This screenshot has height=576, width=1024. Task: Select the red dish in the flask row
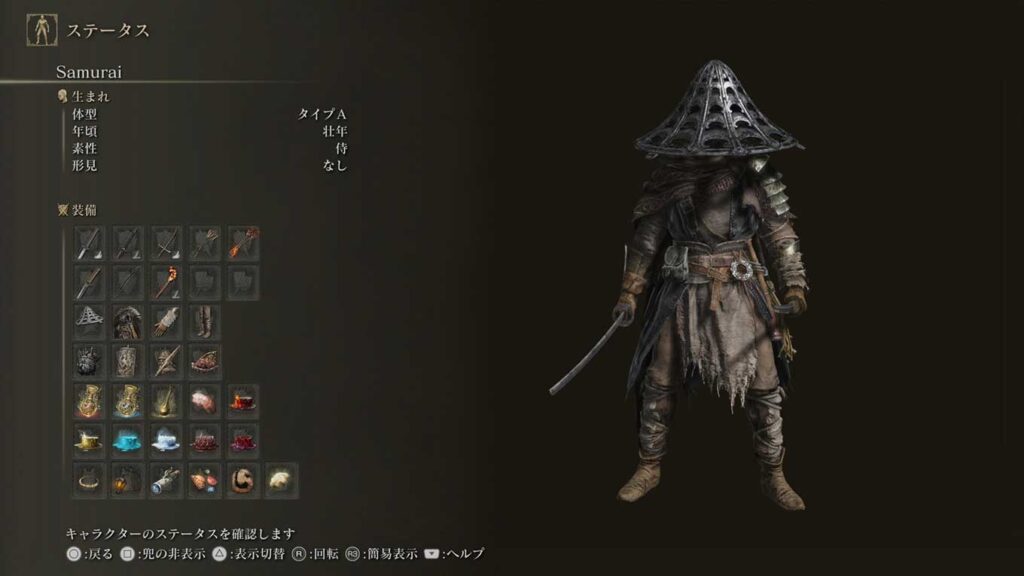pos(243,401)
